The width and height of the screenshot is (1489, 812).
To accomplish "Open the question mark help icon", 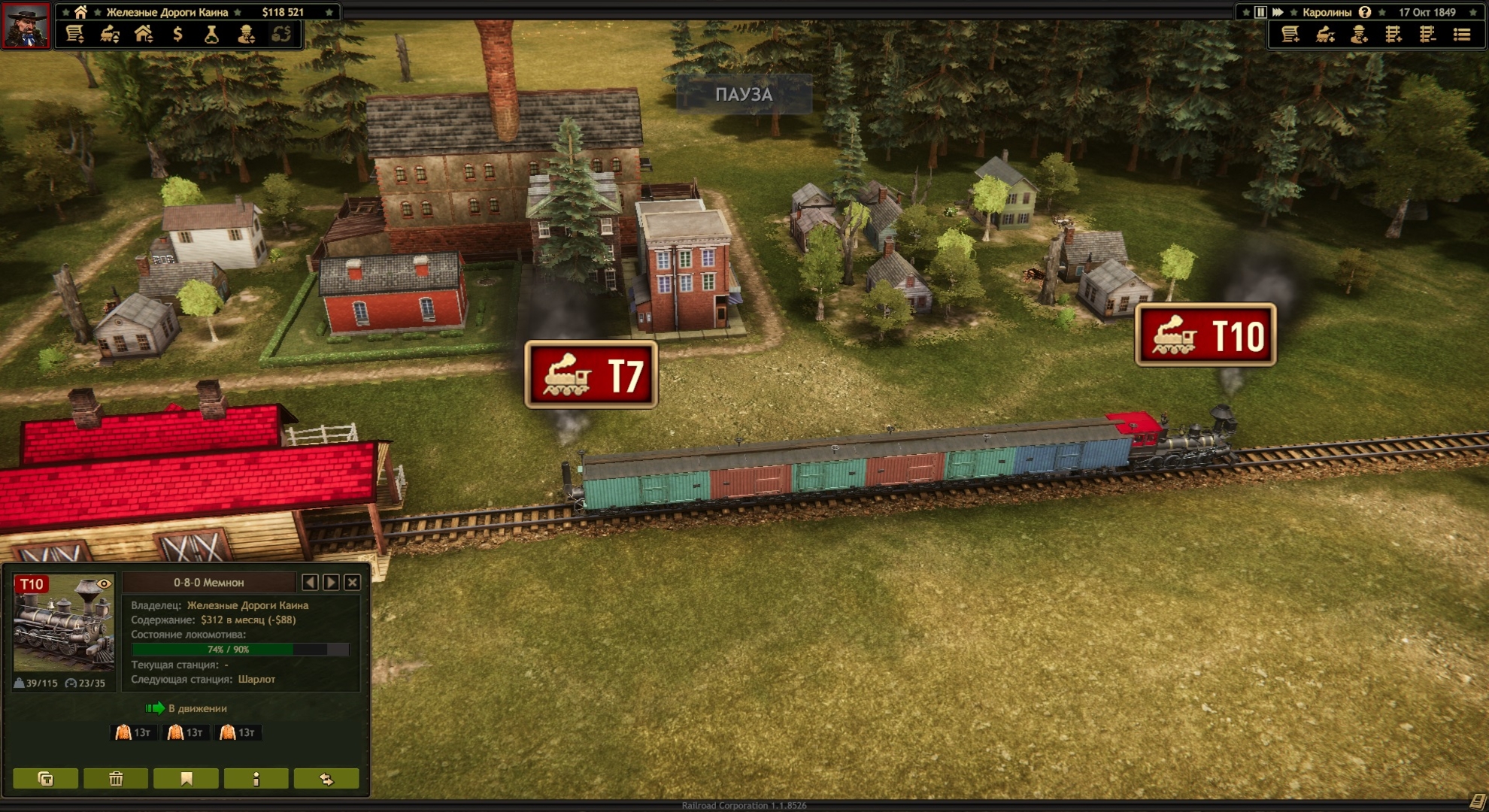I will pos(1365,12).
